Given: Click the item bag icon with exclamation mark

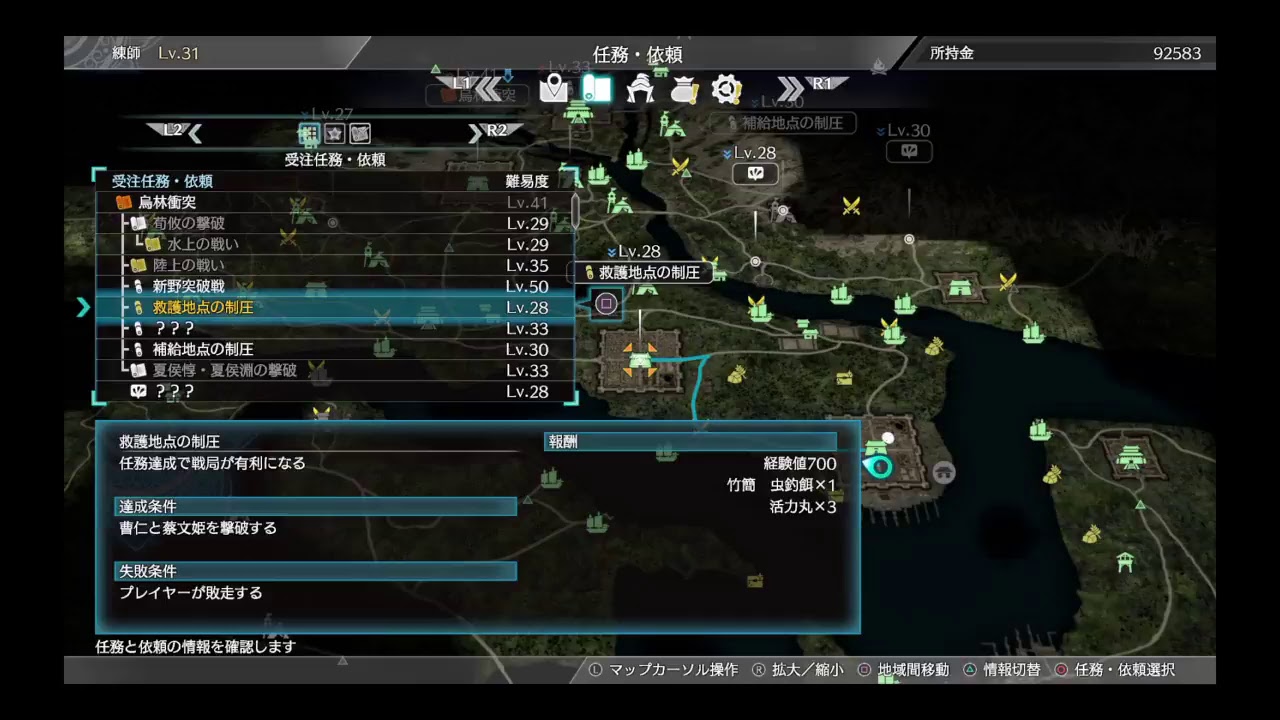Looking at the screenshot, I should point(684,88).
